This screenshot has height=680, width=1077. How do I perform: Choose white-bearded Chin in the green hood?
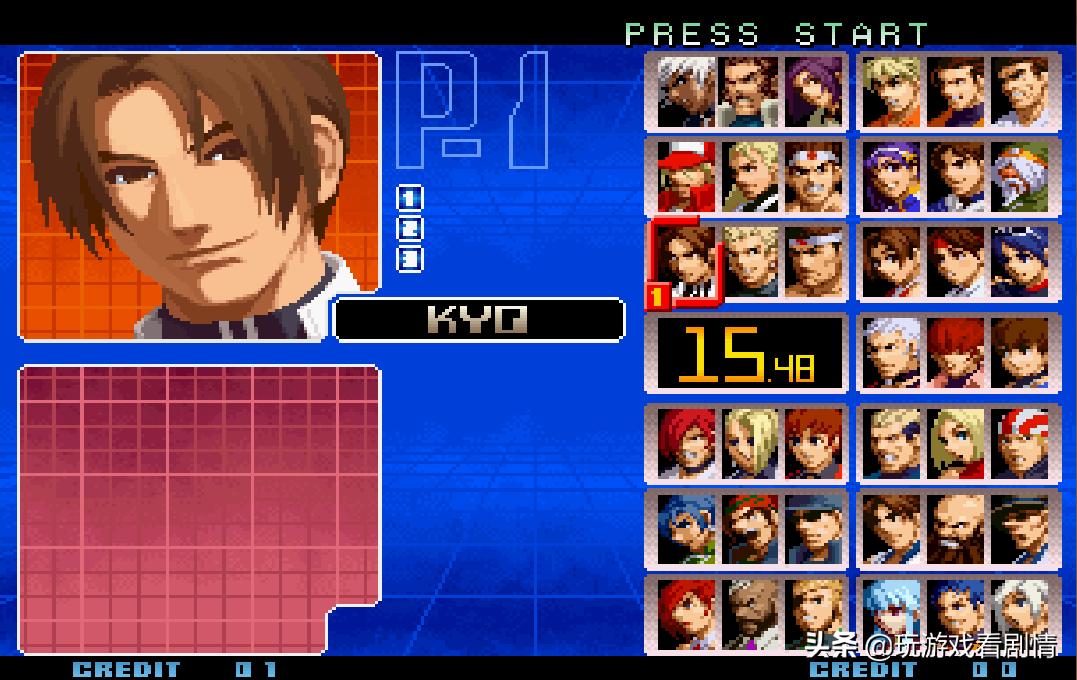click(x=1020, y=177)
